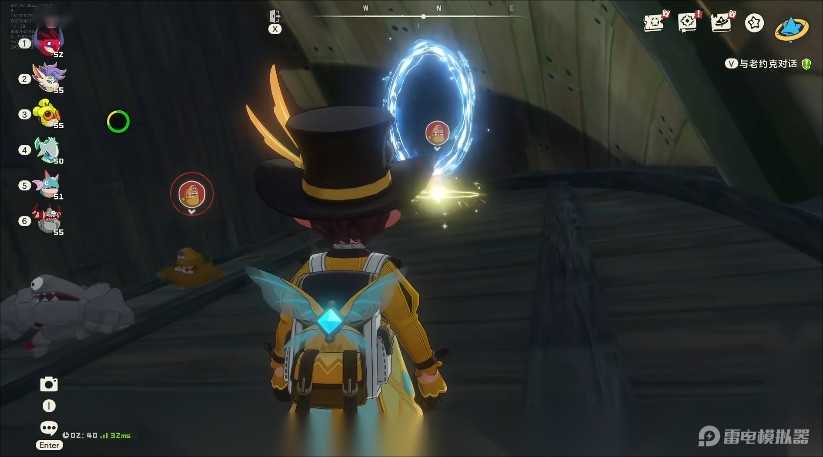The width and height of the screenshot is (823, 457).
Task: Open the blue crystal ring main menu
Action: pyautogui.click(x=792, y=27)
